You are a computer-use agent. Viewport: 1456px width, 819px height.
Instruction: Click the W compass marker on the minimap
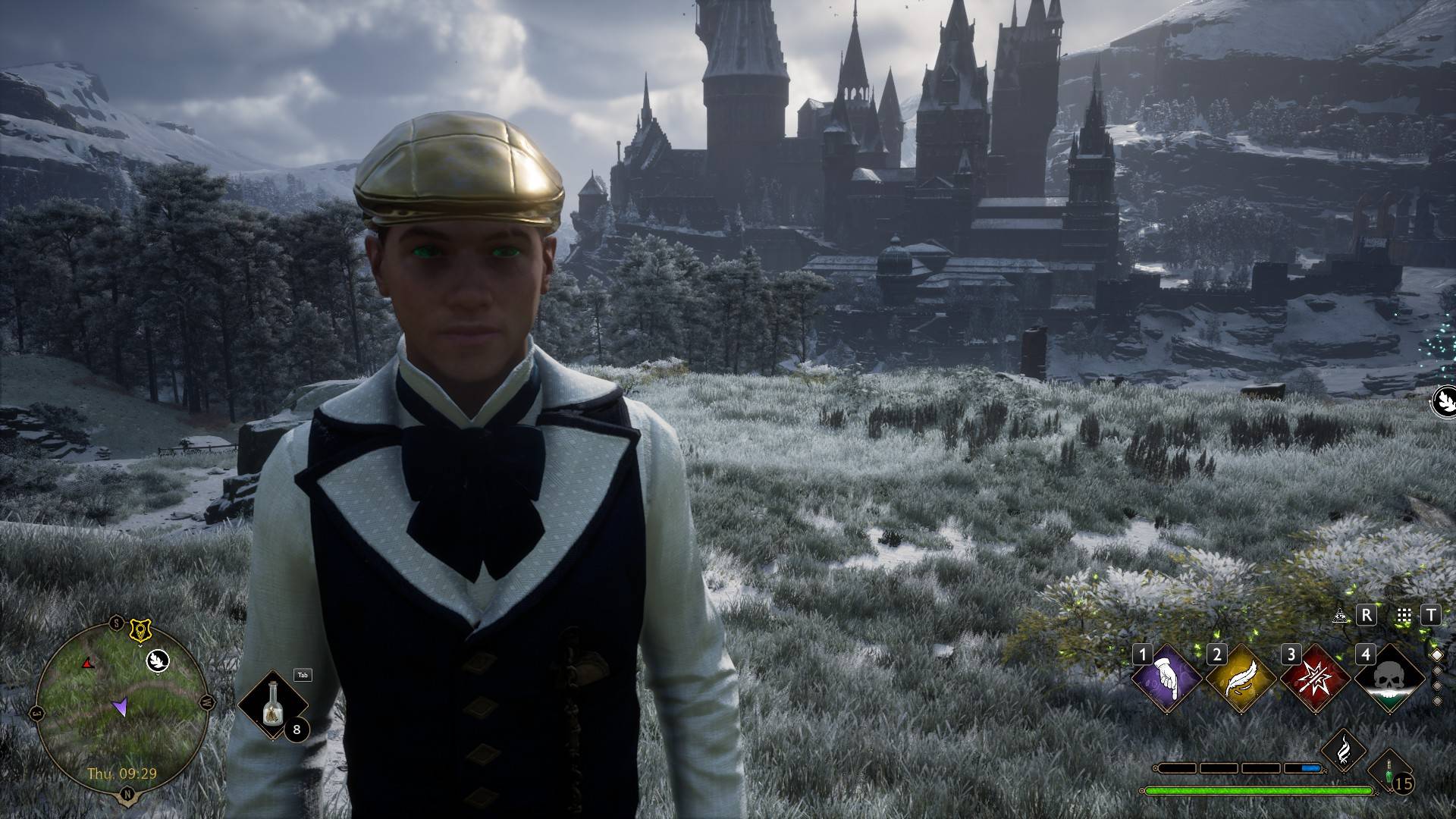click(206, 702)
